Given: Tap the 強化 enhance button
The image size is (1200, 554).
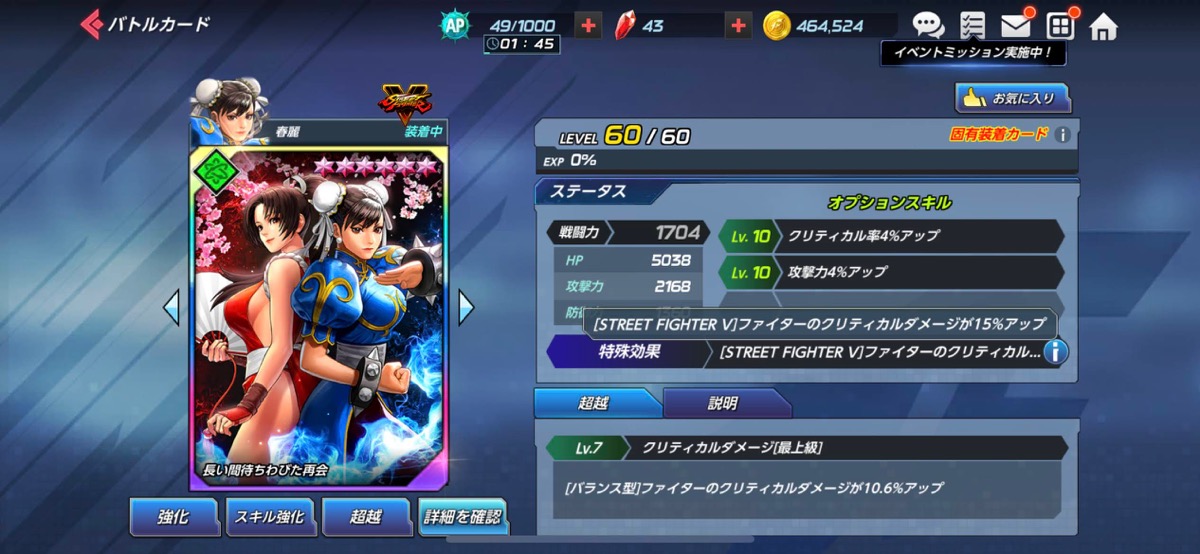Looking at the screenshot, I should click(173, 516).
